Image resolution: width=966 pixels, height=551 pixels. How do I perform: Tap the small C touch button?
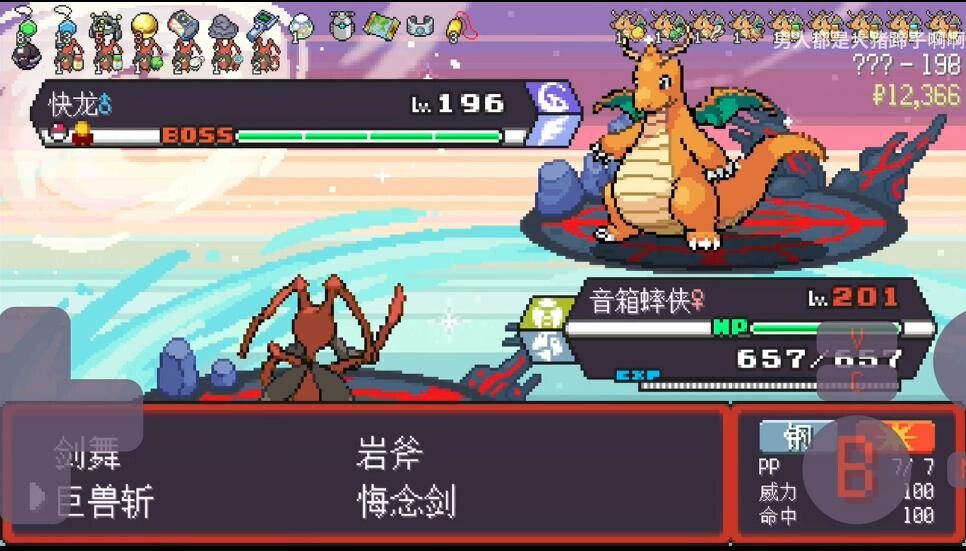point(857,380)
